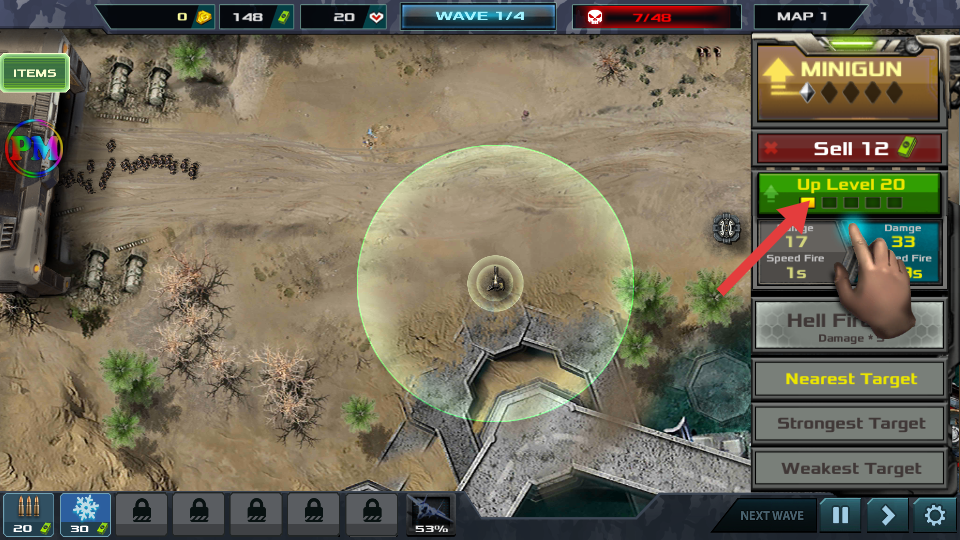Pause the game

click(x=841, y=516)
